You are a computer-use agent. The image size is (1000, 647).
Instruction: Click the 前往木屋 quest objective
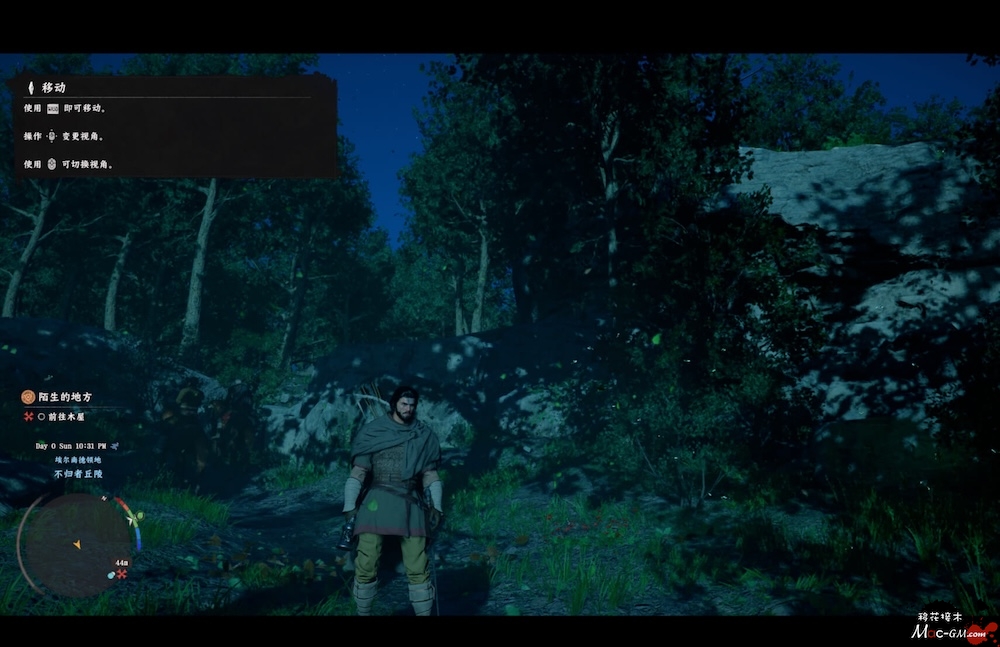[70, 417]
